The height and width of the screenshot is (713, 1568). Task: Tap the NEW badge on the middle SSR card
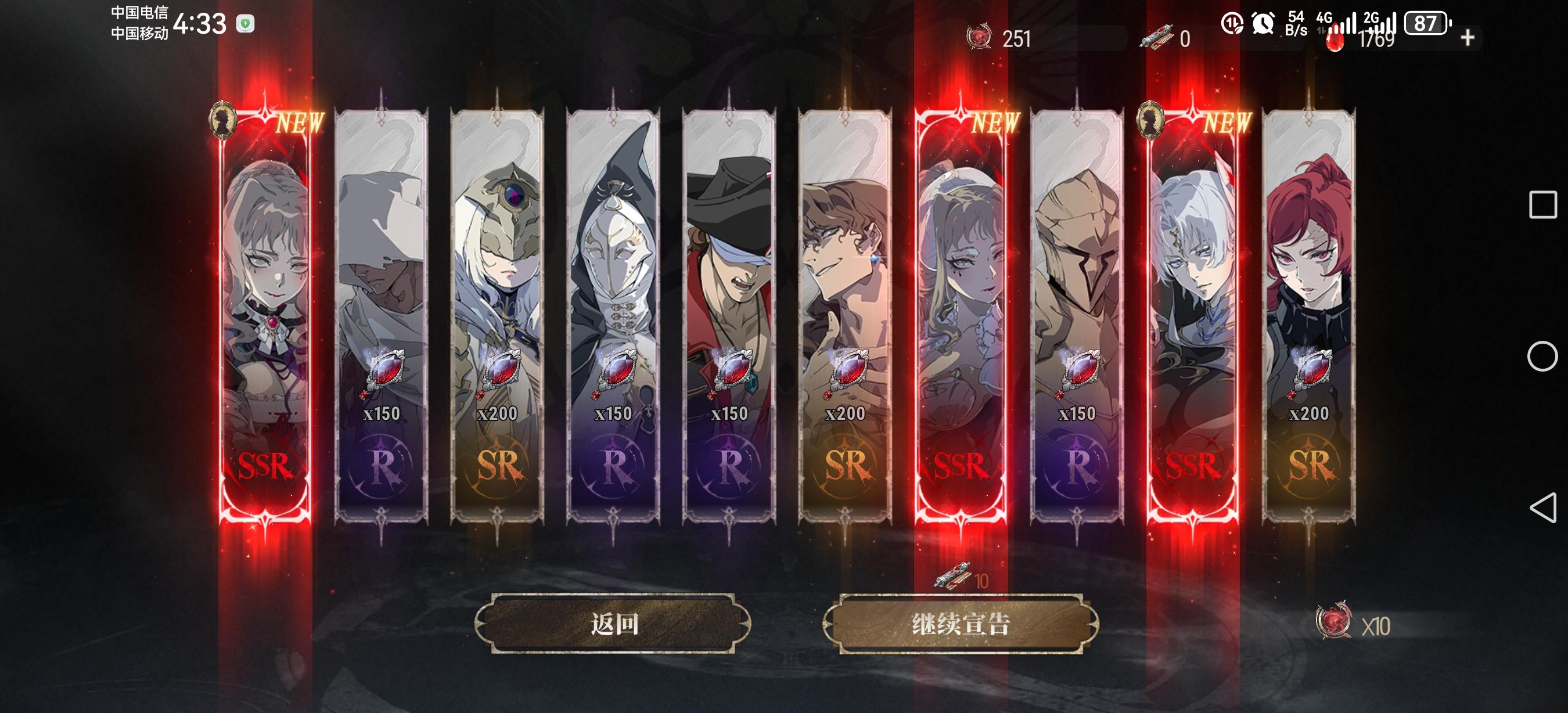(997, 124)
